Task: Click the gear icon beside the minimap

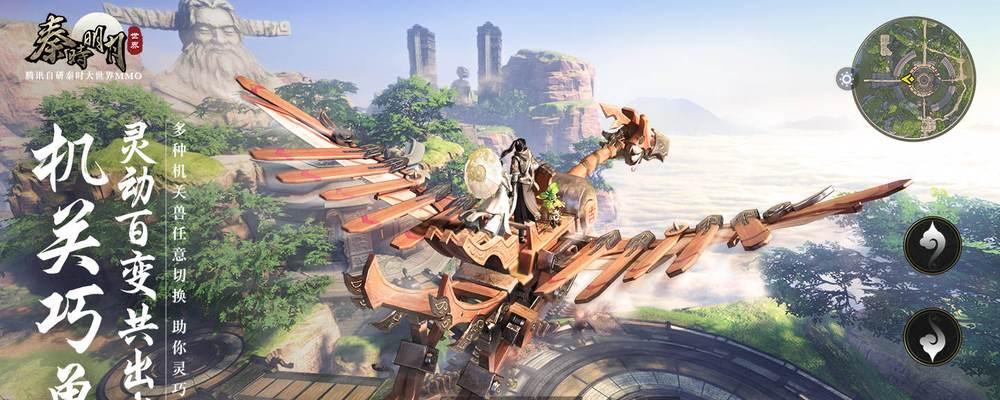Action: tap(846, 78)
